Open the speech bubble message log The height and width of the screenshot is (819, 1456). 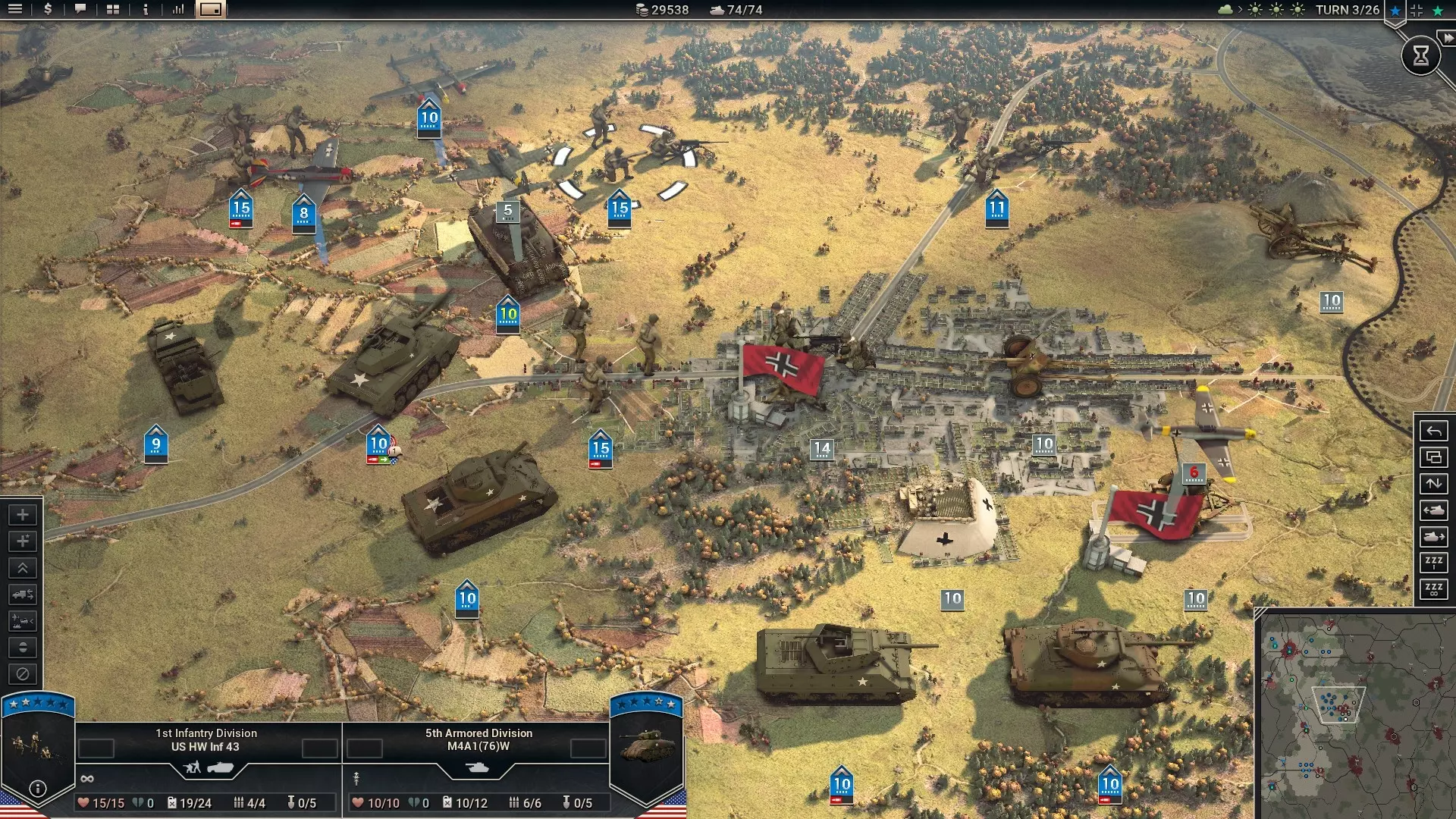point(80,10)
